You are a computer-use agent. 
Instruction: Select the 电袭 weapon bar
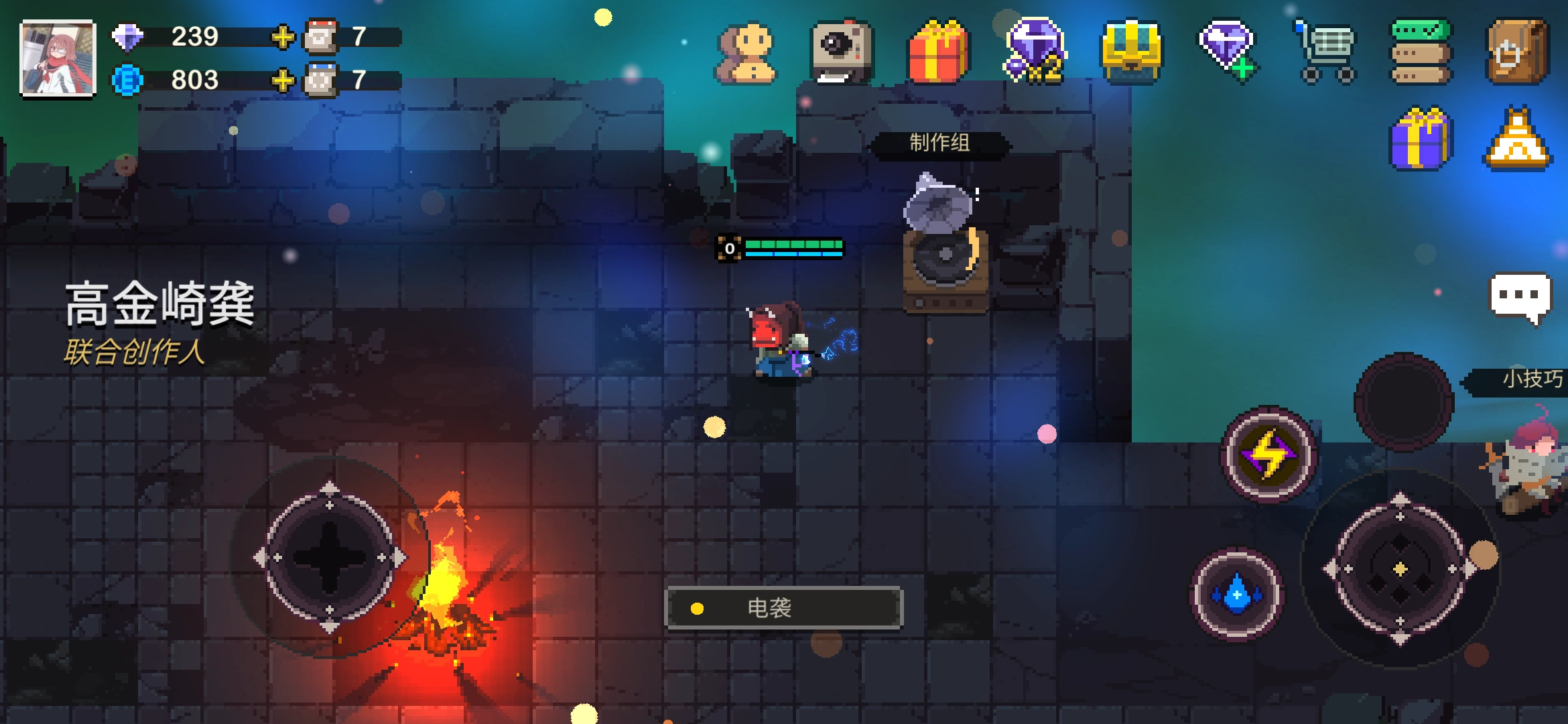[784, 608]
